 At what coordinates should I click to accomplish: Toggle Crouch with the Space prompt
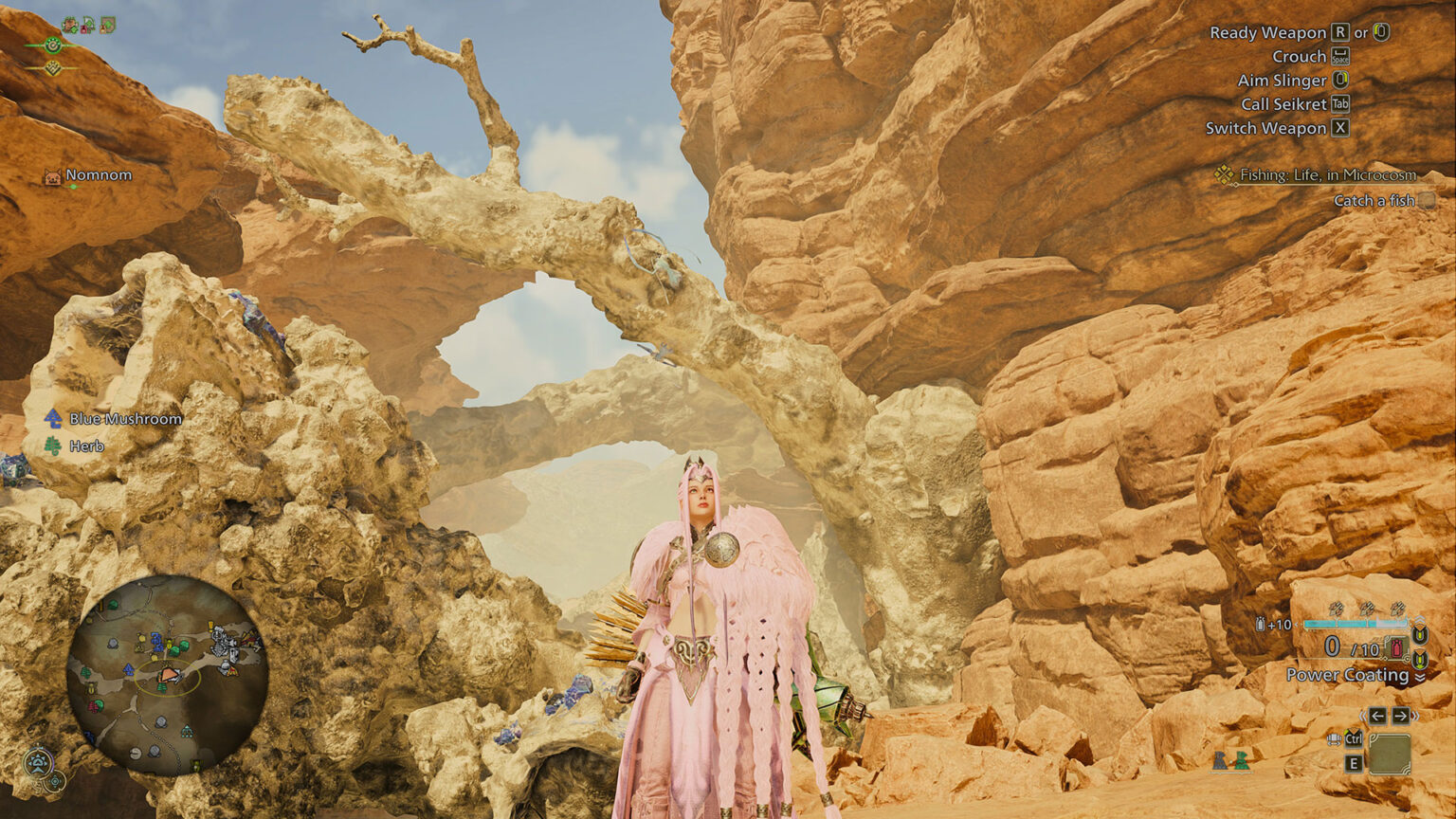1340,57
